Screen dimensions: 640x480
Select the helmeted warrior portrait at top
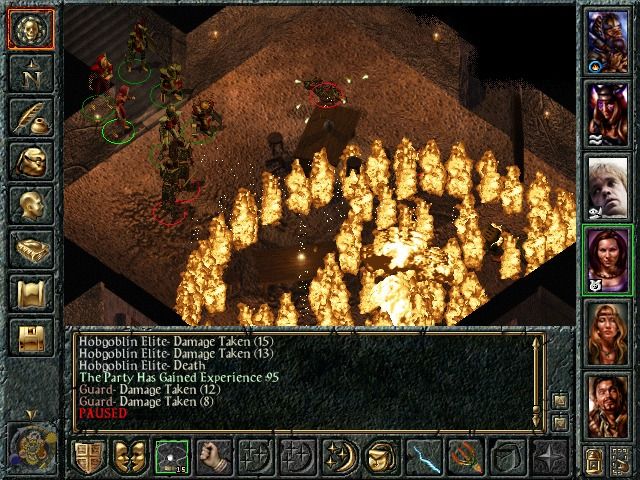(608, 40)
